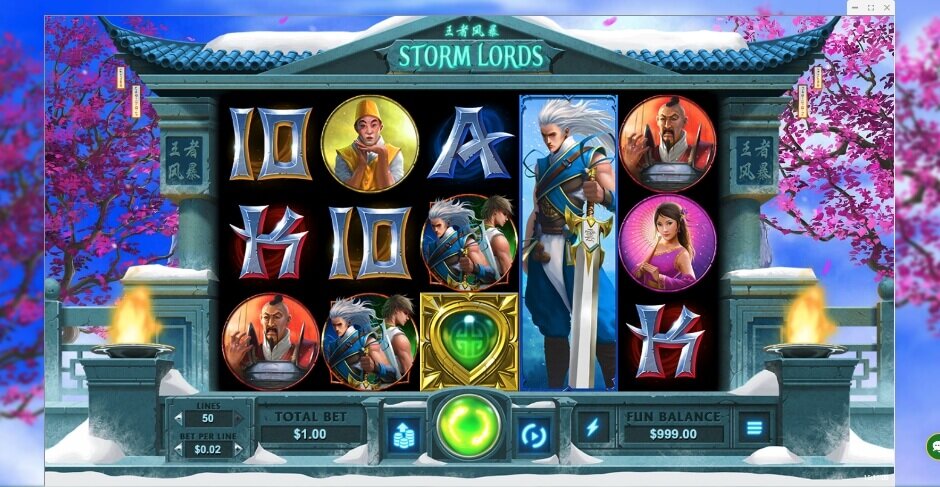Minimize the game window
The width and height of the screenshot is (940, 487).
click(x=856, y=8)
